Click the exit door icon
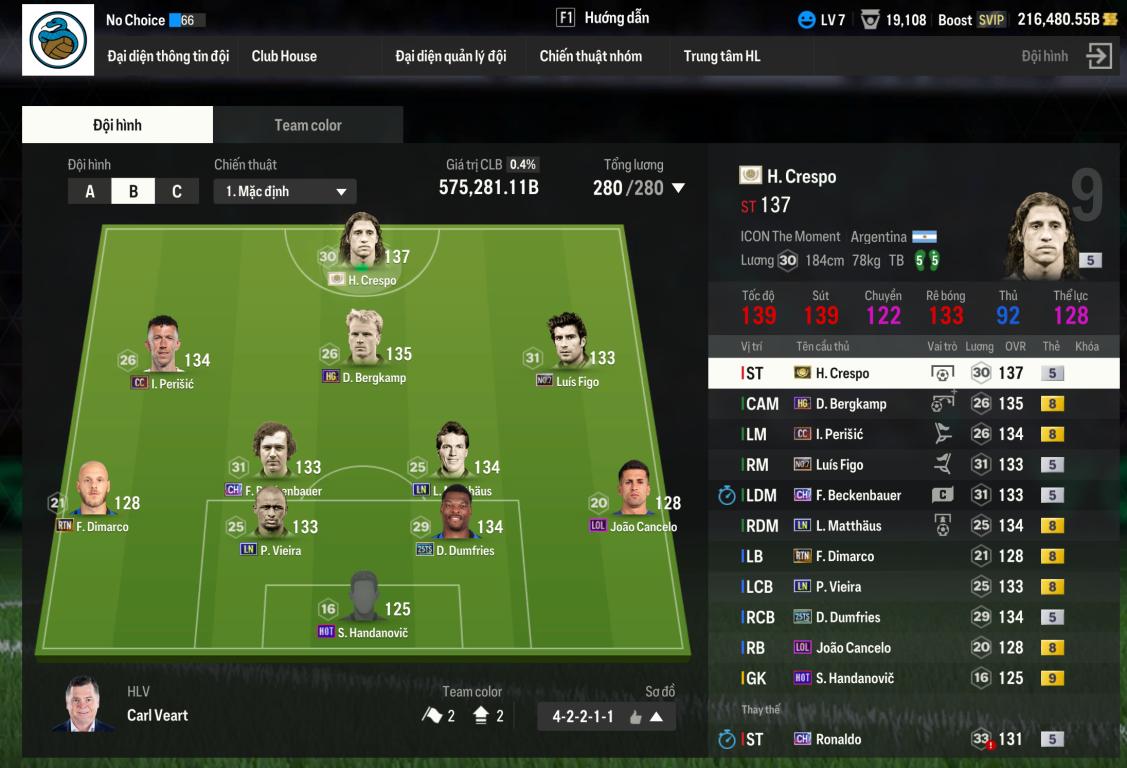Image resolution: width=1127 pixels, height=768 pixels. pyautogui.click(x=1099, y=56)
